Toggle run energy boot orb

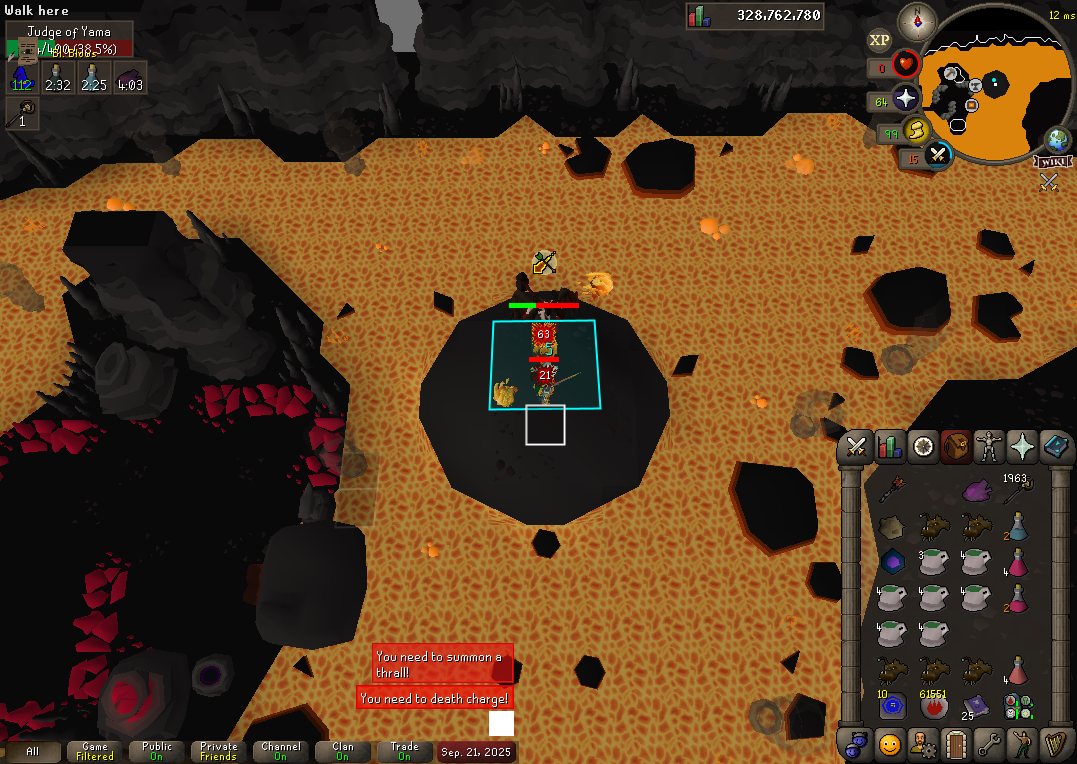tap(916, 131)
